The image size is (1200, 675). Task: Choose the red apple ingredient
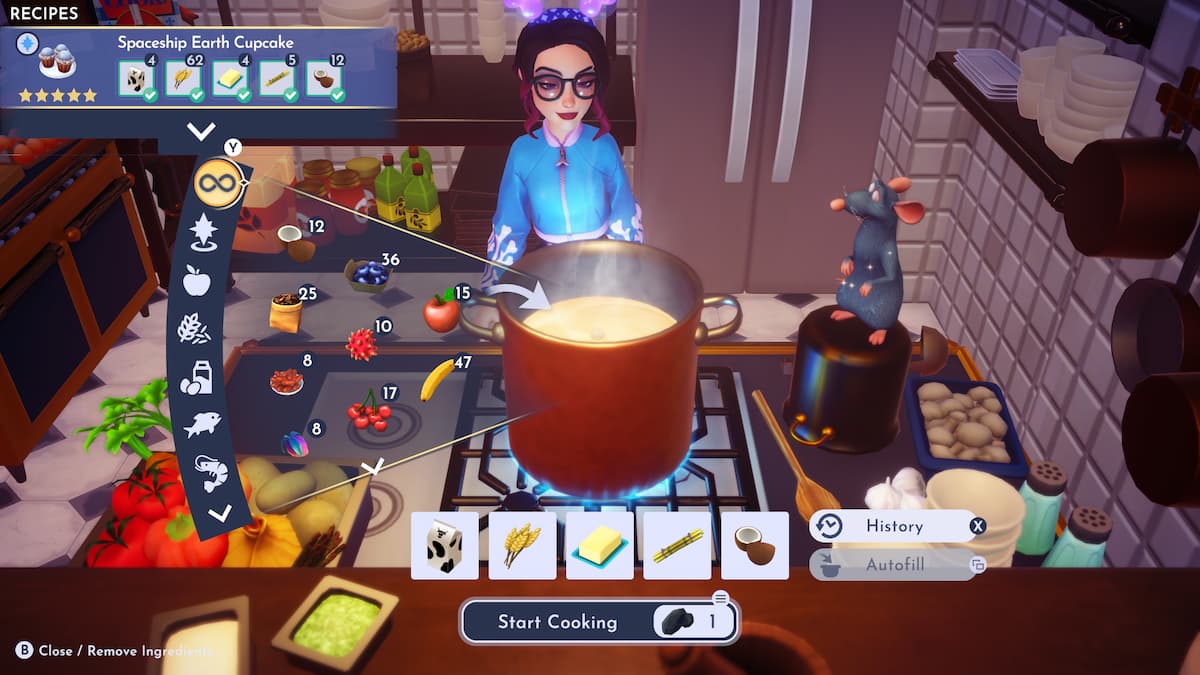point(440,312)
